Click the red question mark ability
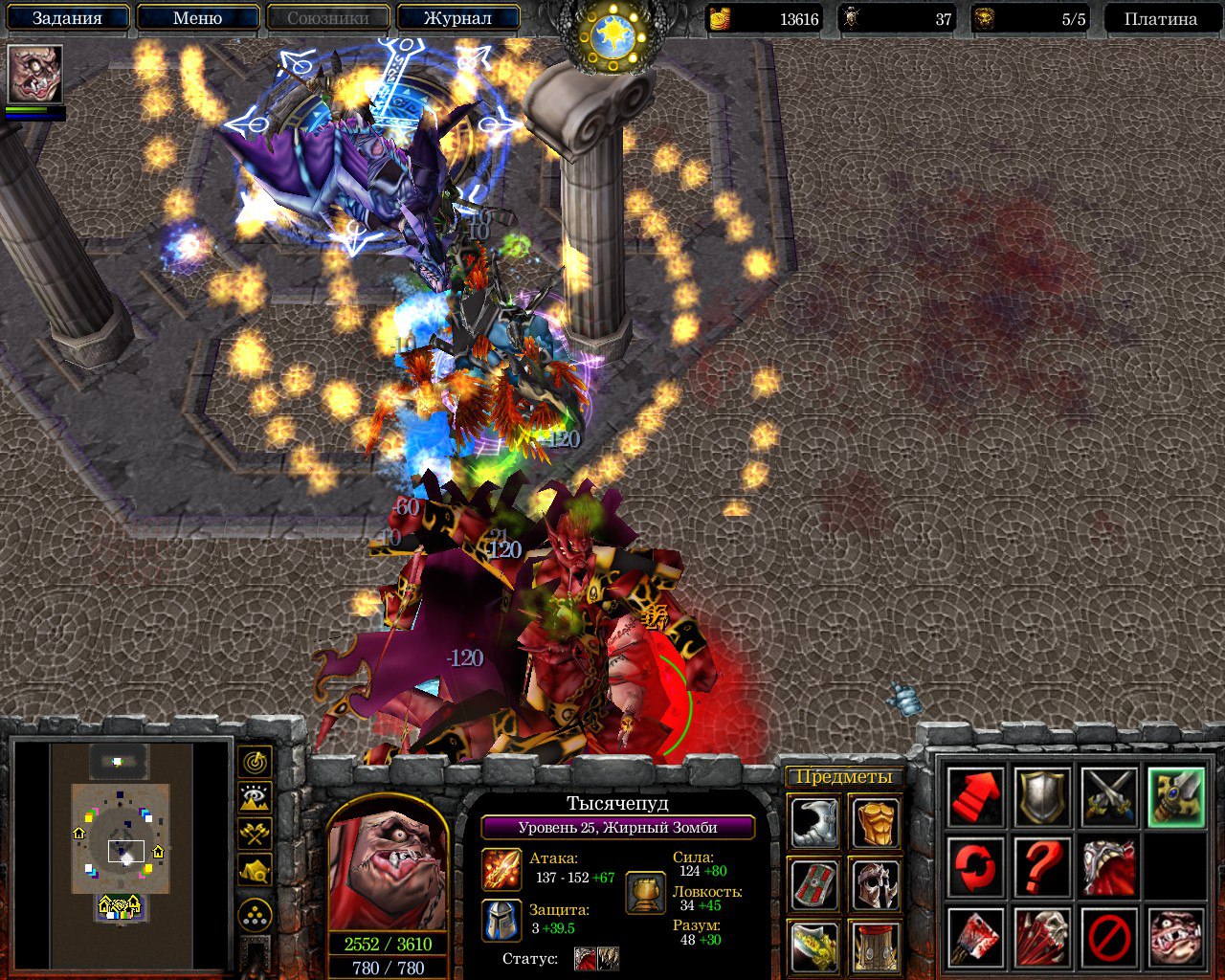The width and height of the screenshot is (1225, 980). click(x=1042, y=868)
